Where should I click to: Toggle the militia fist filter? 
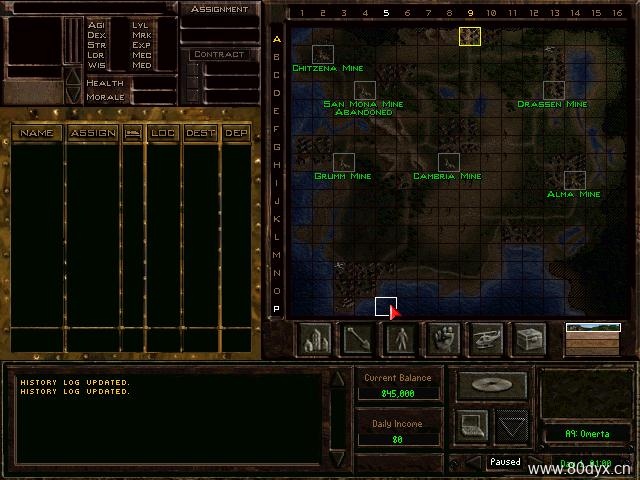pyautogui.click(x=444, y=340)
